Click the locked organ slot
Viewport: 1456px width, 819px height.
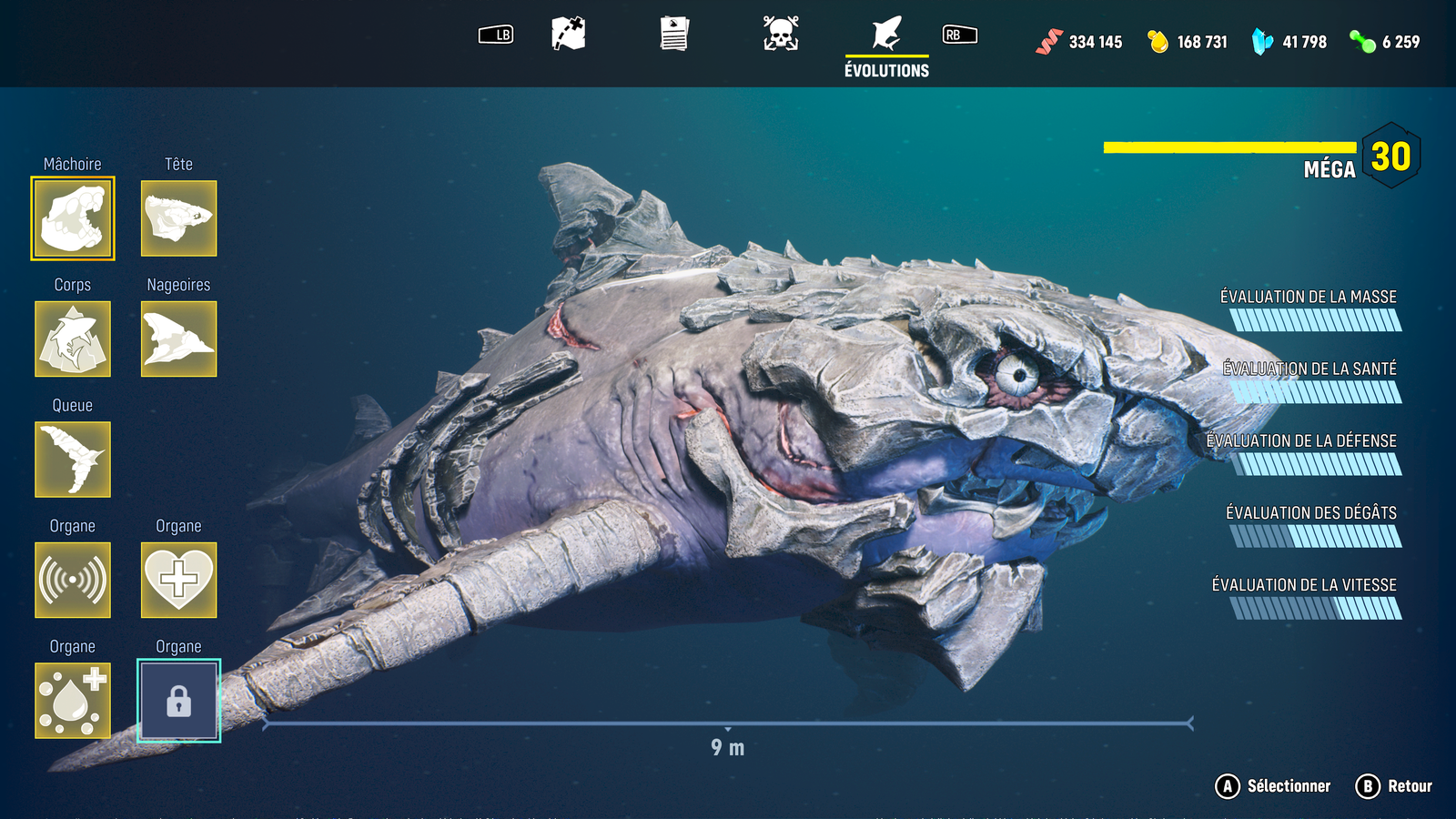(178, 701)
